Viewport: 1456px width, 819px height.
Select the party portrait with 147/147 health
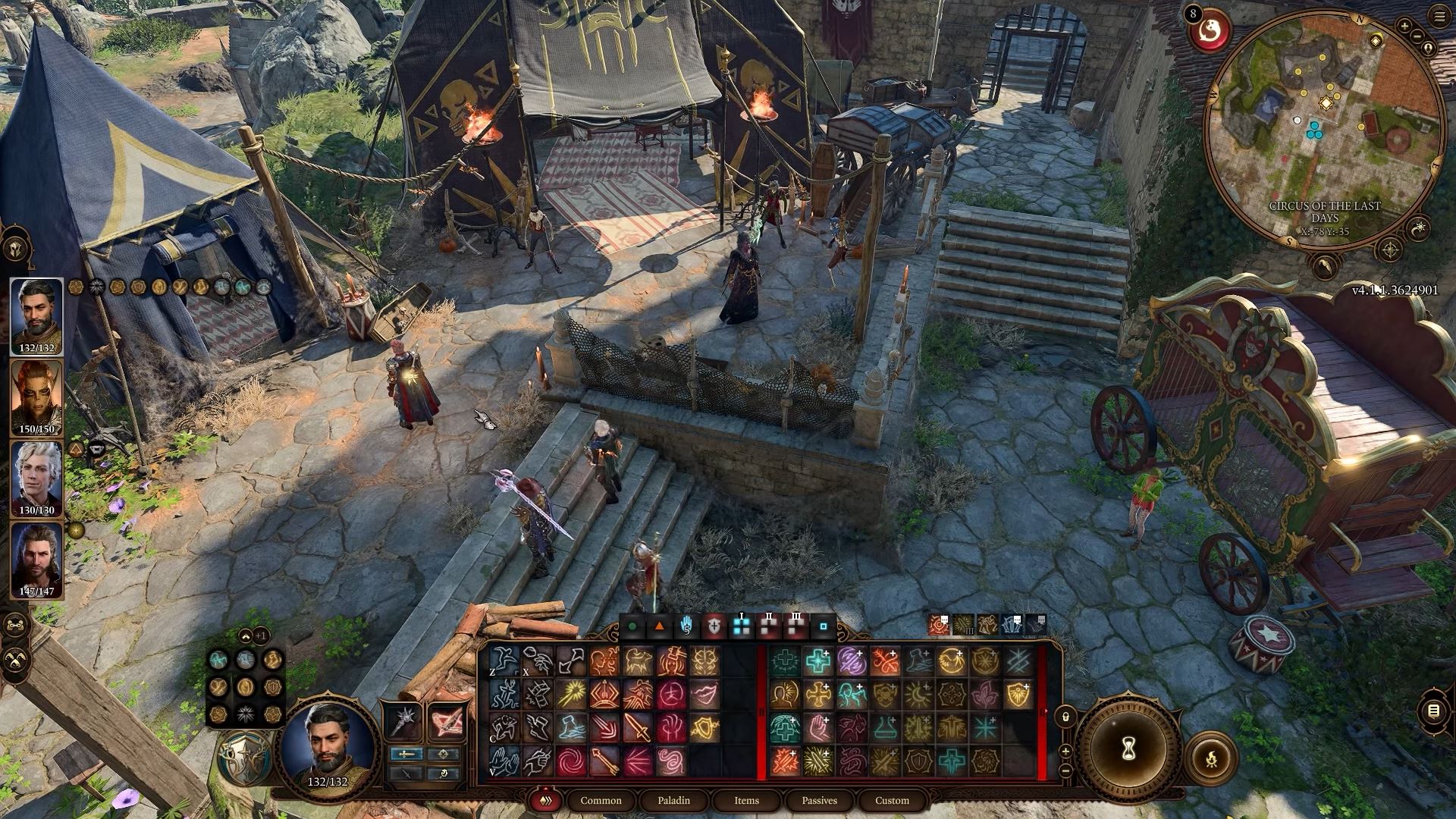(x=36, y=559)
